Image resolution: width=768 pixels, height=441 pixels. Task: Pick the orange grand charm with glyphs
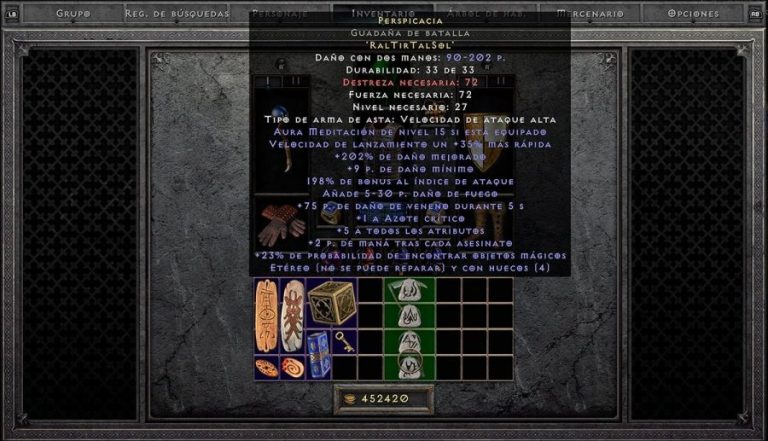[267, 315]
